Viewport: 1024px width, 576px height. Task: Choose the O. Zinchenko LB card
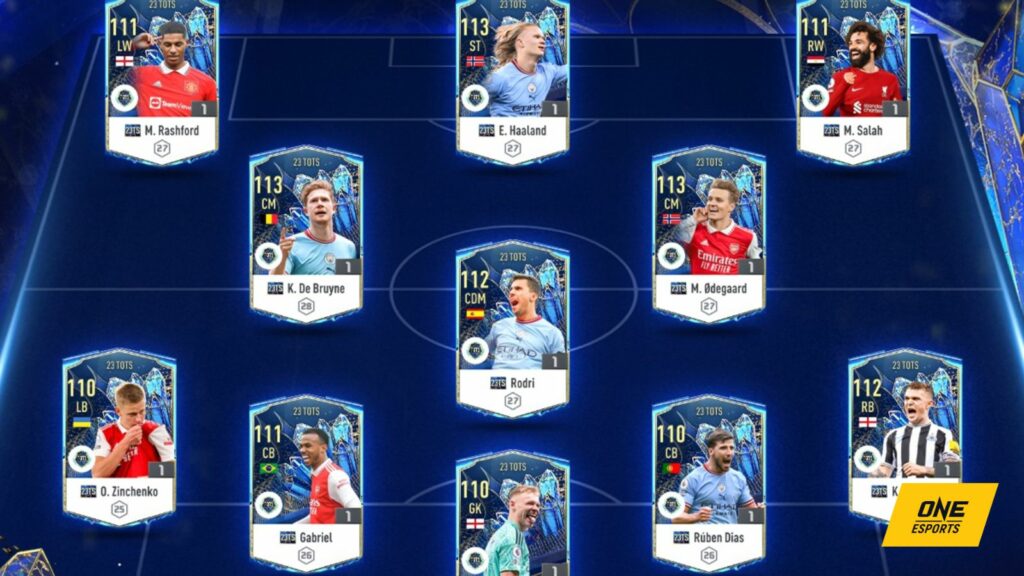click(119, 436)
